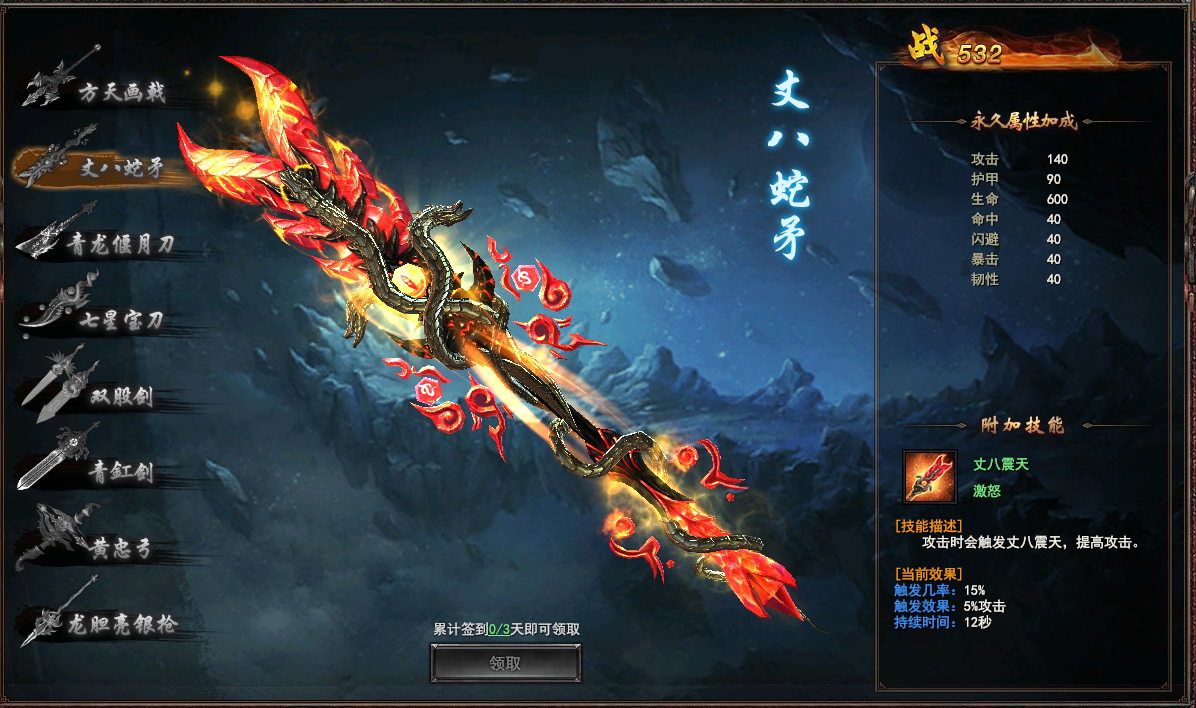Screen dimensions: 1196x708
Task: Click the 领取 claim button
Action: [x=506, y=663]
